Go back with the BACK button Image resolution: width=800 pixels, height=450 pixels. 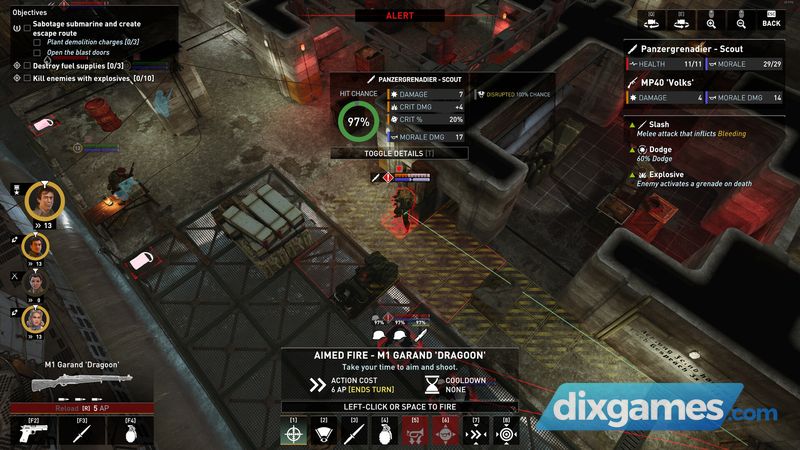coord(770,20)
